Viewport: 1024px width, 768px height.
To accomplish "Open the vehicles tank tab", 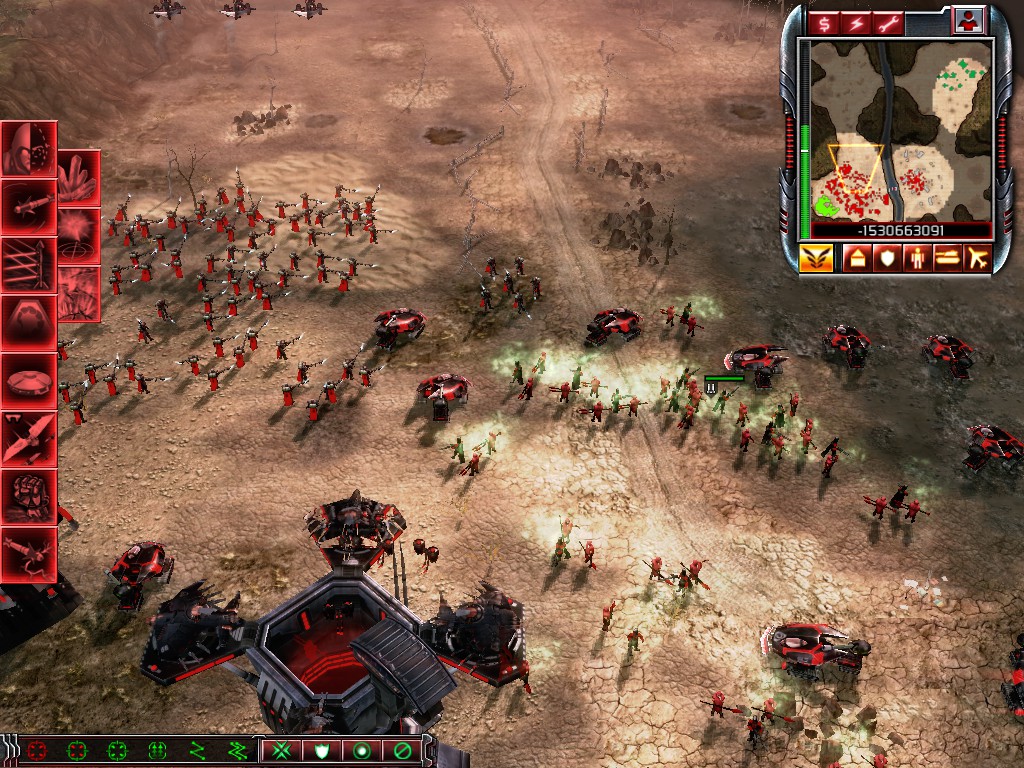I will (x=946, y=258).
